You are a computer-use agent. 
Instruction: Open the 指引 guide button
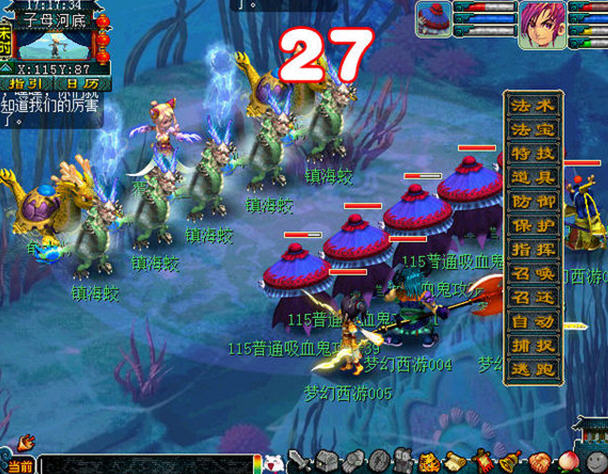coord(27,85)
